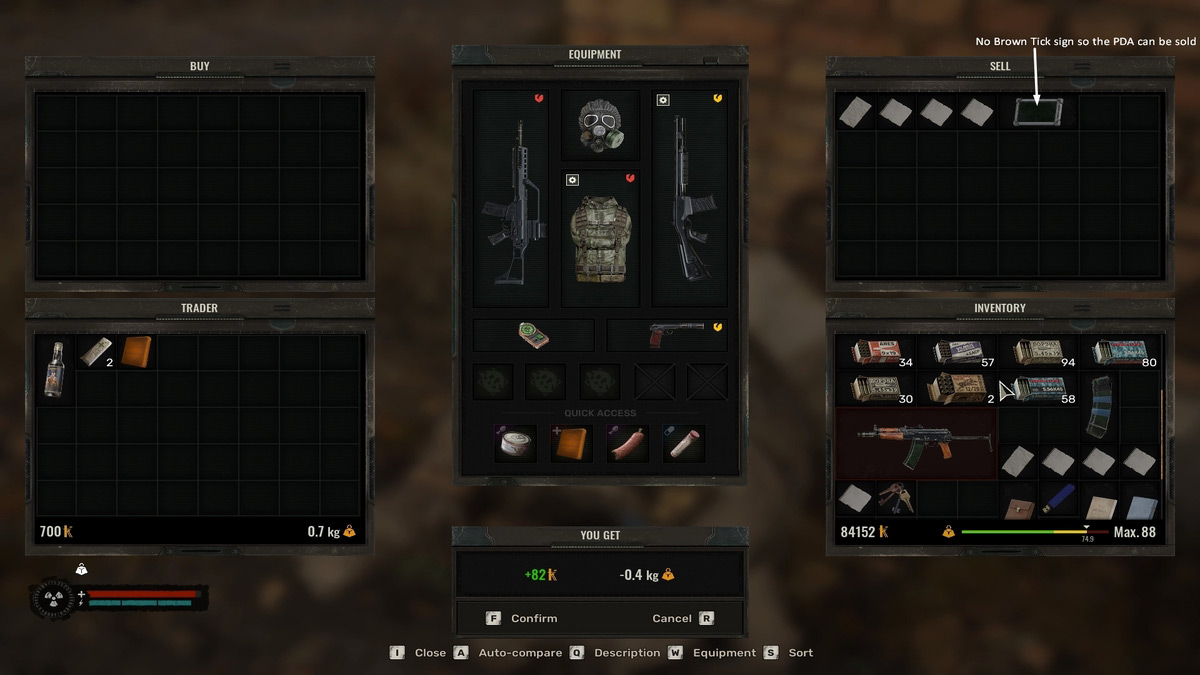Choose the canned food quick access slot

tap(516, 443)
